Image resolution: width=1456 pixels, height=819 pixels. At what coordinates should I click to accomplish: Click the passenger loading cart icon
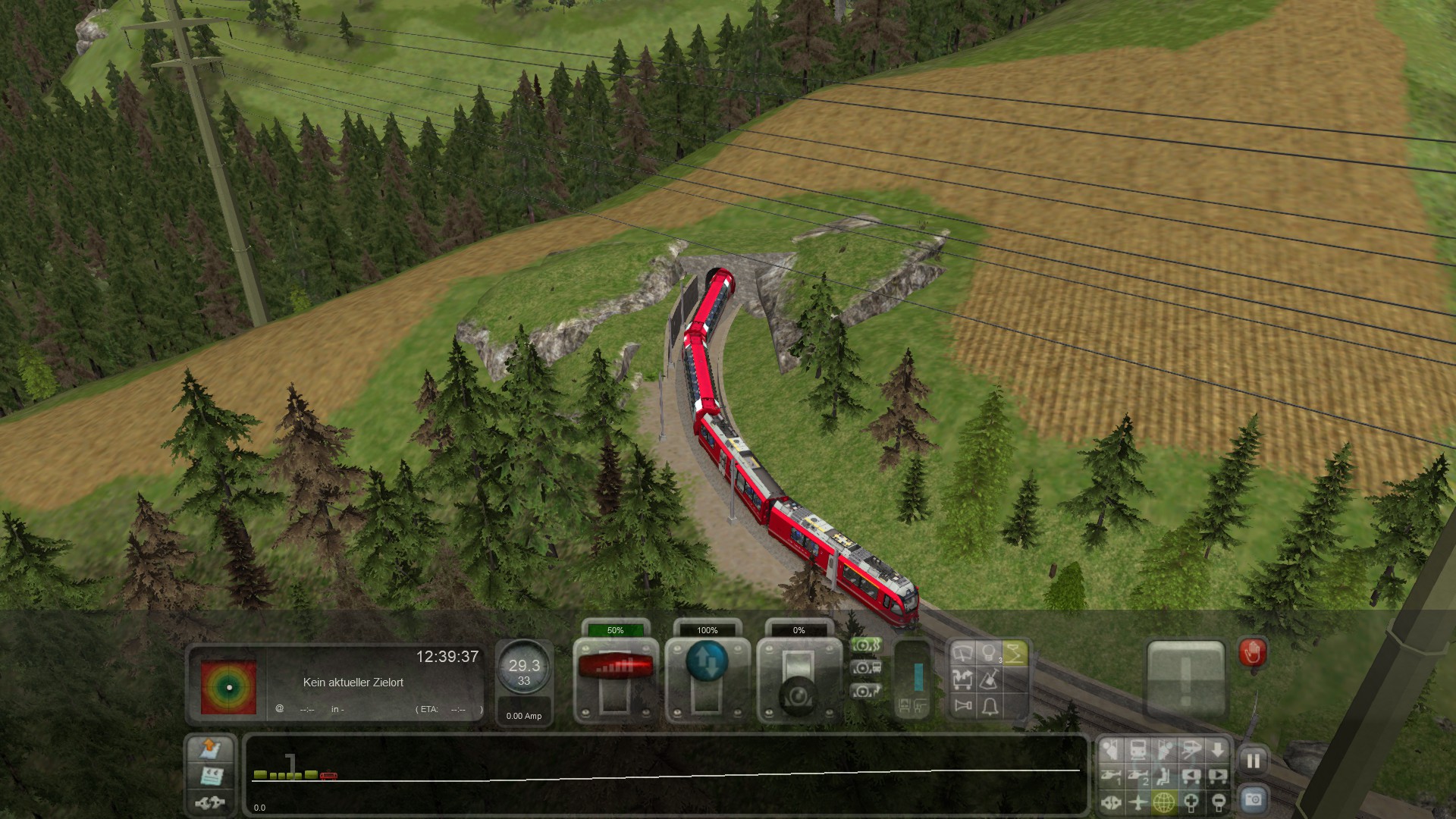tap(963, 679)
